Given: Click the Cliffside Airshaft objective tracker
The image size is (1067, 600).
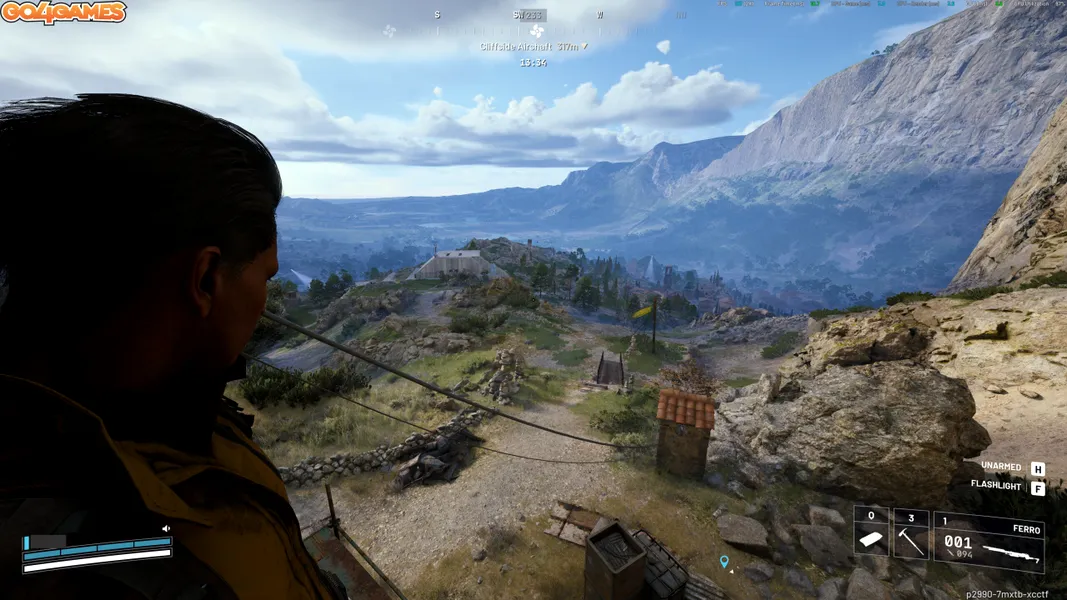Looking at the screenshot, I should pos(532,46).
